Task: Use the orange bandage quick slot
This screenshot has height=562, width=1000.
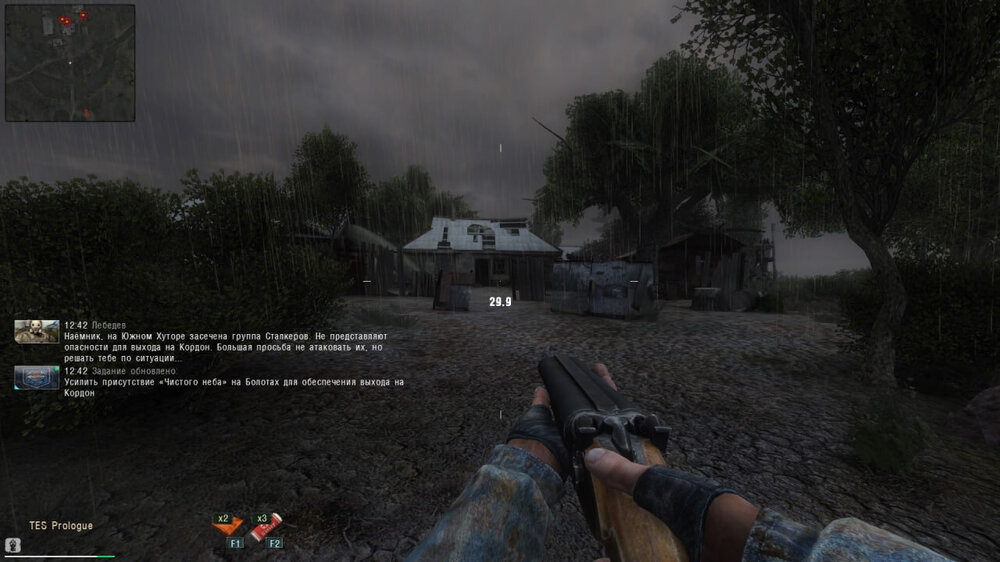Action: (229, 525)
